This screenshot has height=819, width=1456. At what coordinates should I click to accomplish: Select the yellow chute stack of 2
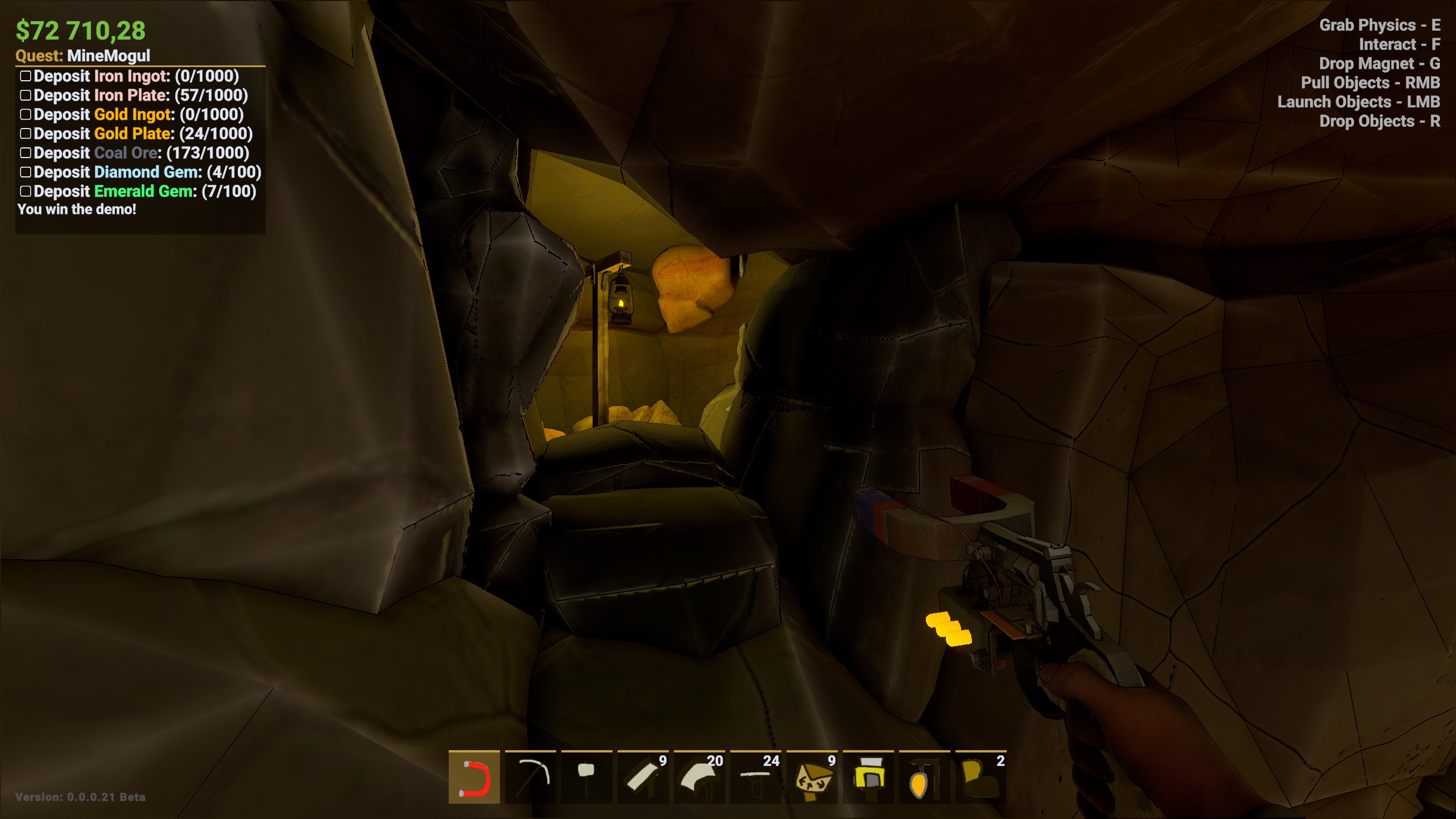[981, 777]
